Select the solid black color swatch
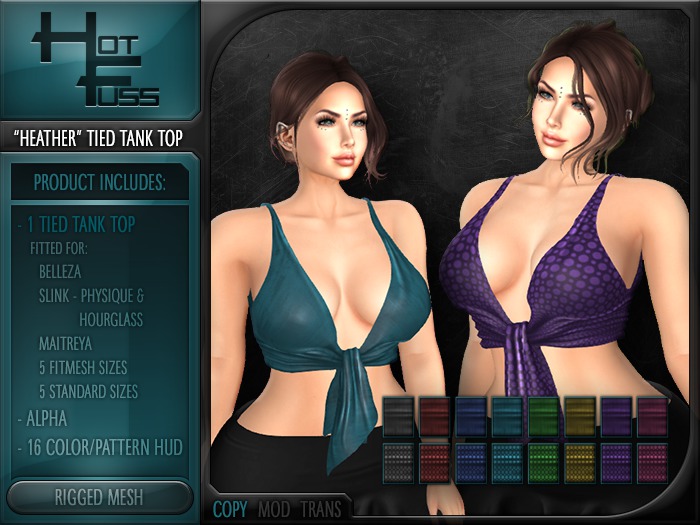 [x=399, y=415]
